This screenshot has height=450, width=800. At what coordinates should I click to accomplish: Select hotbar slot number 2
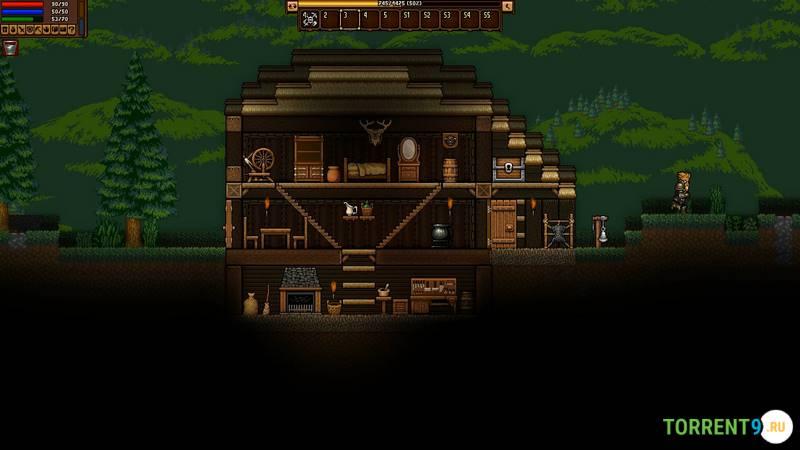click(x=329, y=19)
